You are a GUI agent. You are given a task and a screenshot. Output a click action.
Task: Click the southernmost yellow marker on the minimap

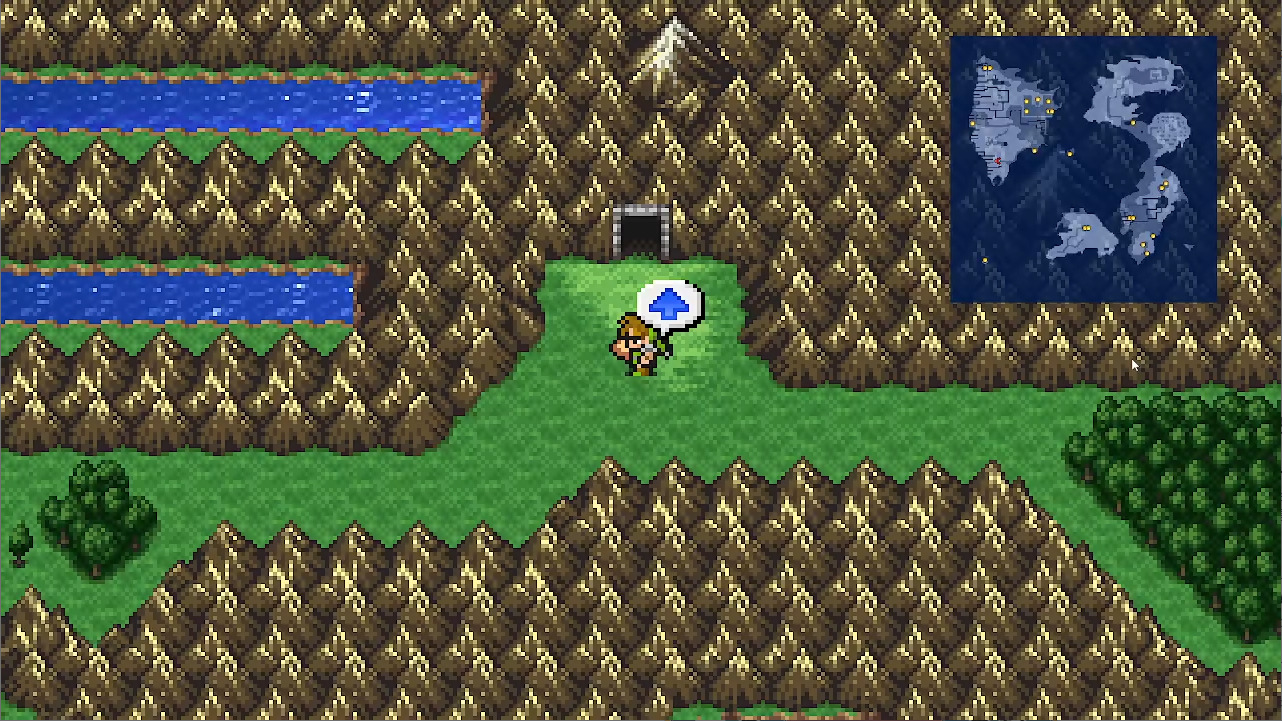pyautogui.click(x=984, y=259)
